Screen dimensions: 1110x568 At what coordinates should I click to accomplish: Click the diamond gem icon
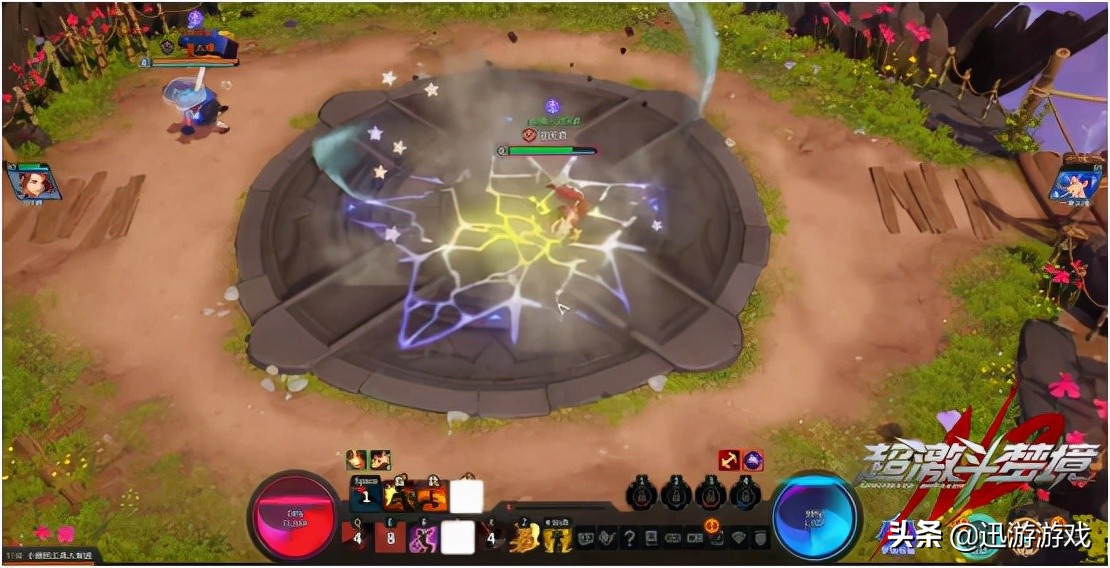click(740, 538)
